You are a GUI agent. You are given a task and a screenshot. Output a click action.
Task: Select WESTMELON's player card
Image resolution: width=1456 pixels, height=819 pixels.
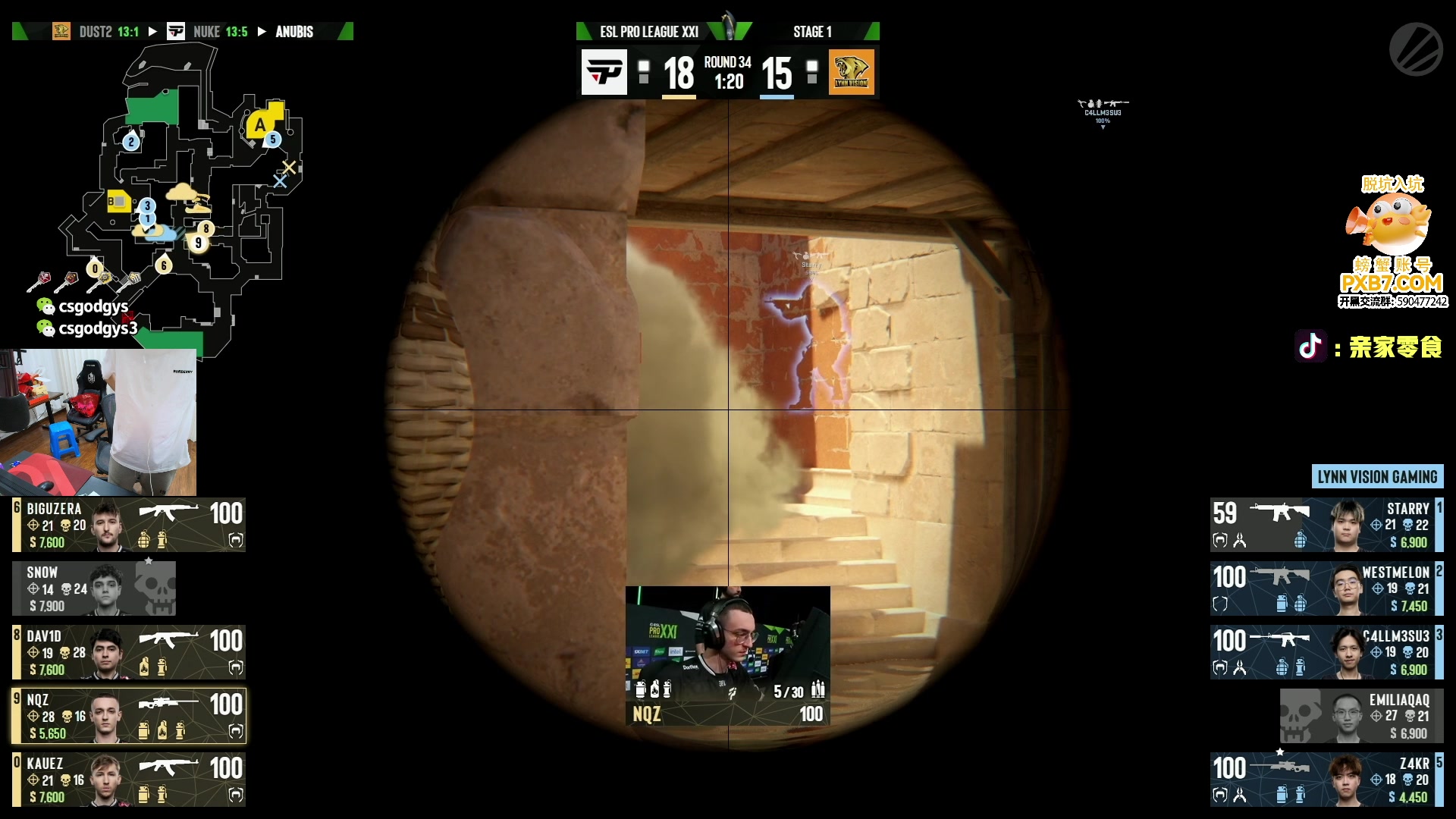pyautogui.click(x=1326, y=588)
